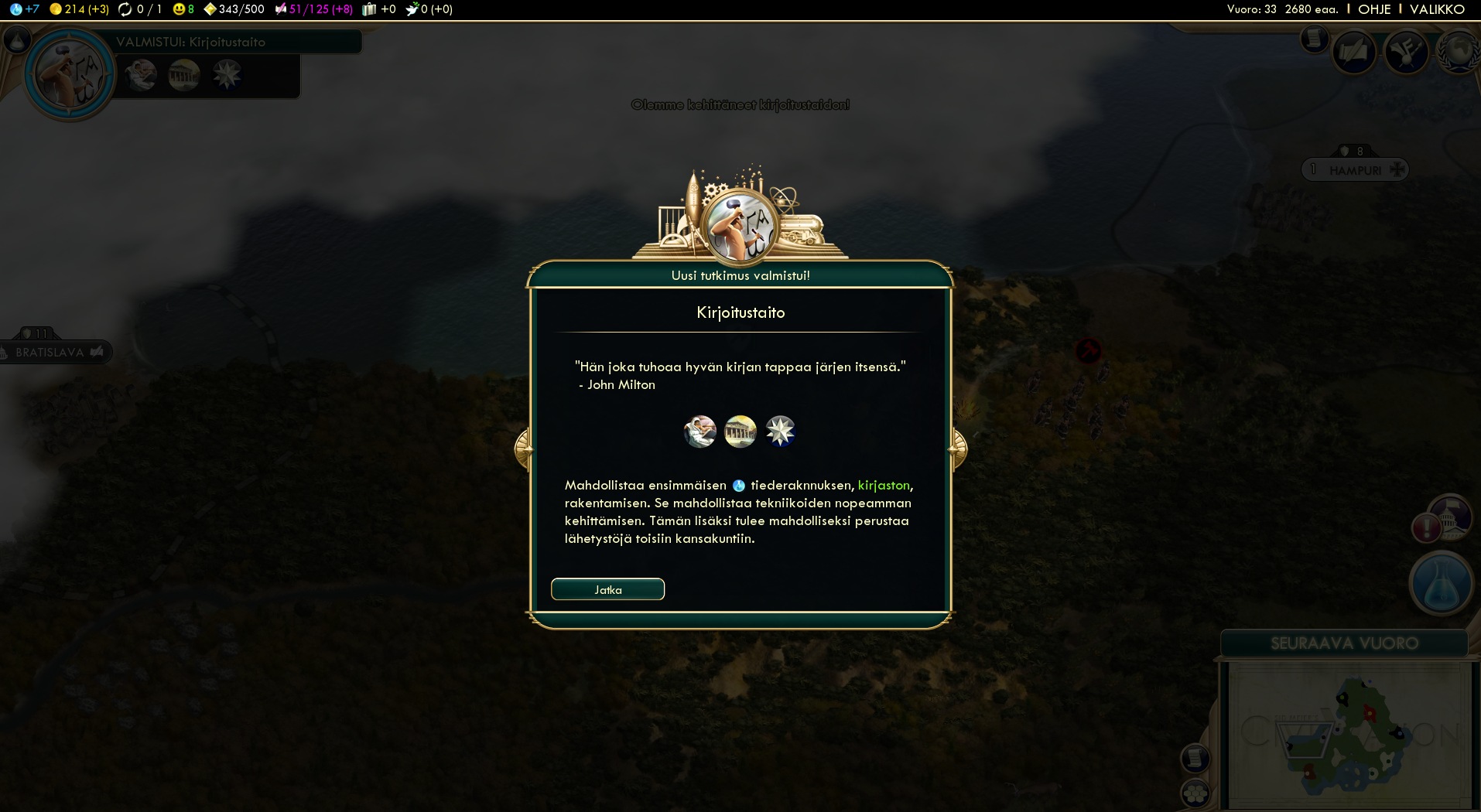Go to previous entry with popup's left arrow

tap(523, 449)
